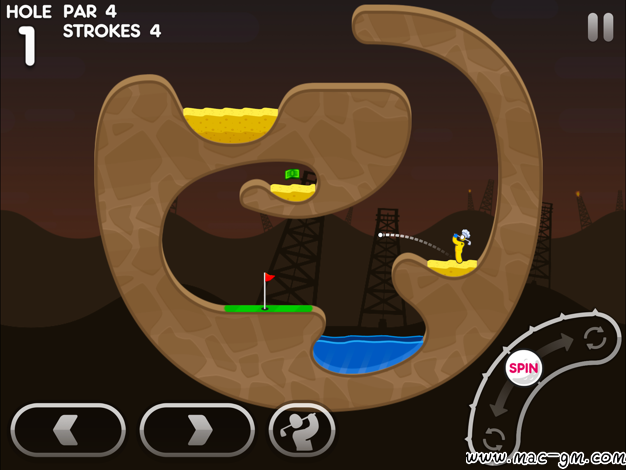Click the white SPIN ball knob

523,367
